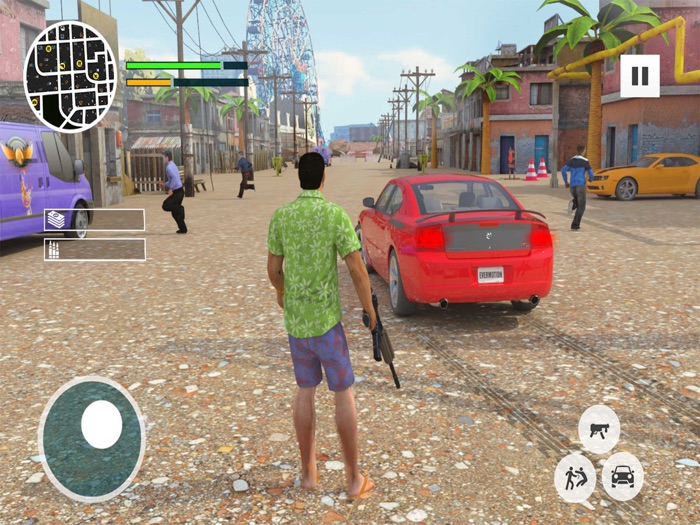
Task: Tap the virtual joystick thumb knob
Action: coord(101,425)
